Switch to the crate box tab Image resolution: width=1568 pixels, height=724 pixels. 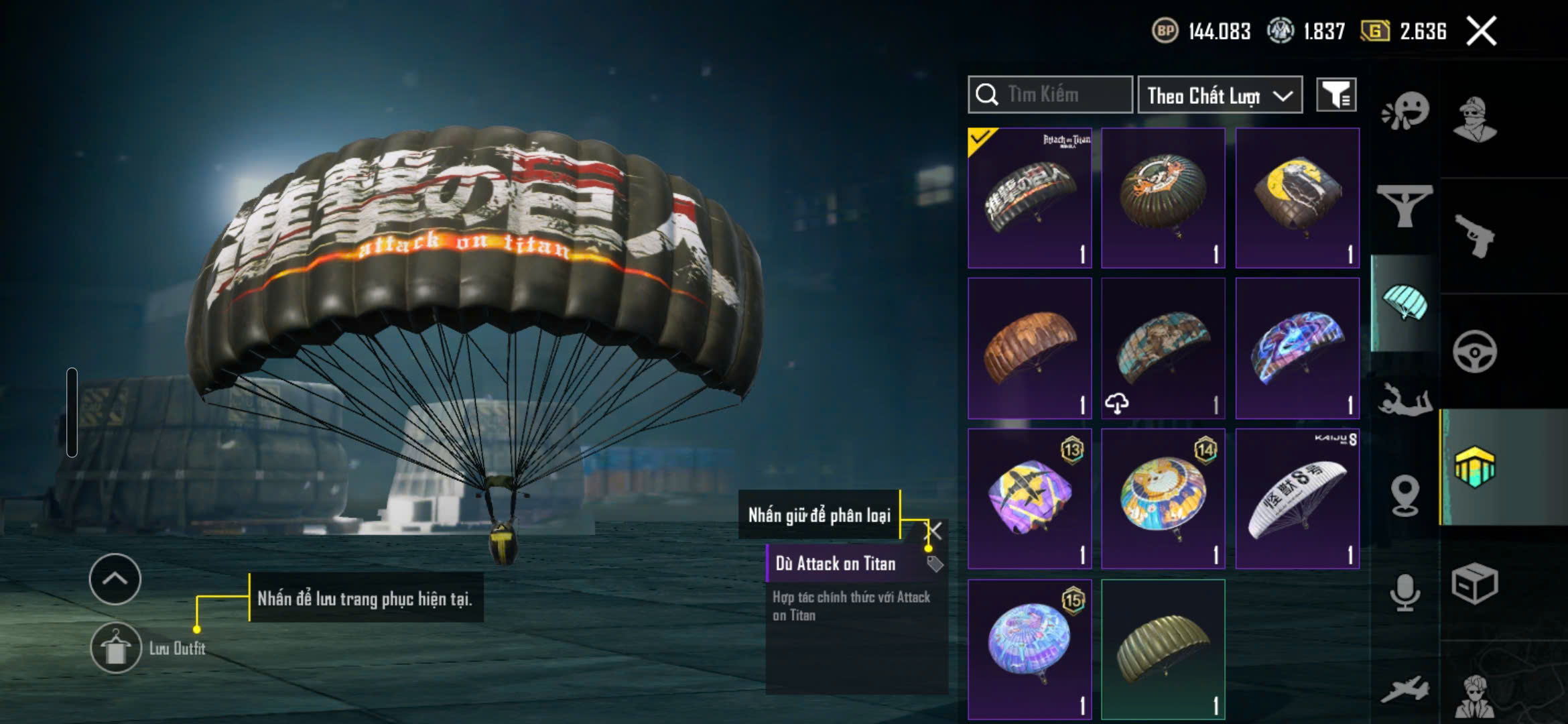click(x=1474, y=584)
